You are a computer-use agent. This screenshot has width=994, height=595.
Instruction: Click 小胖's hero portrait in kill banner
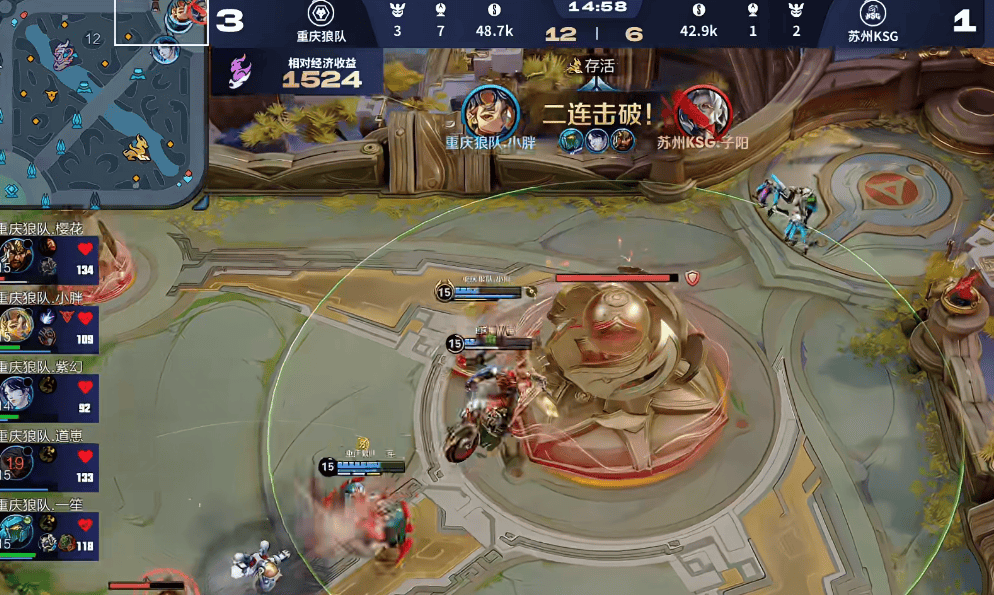pyautogui.click(x=489, y=110)
